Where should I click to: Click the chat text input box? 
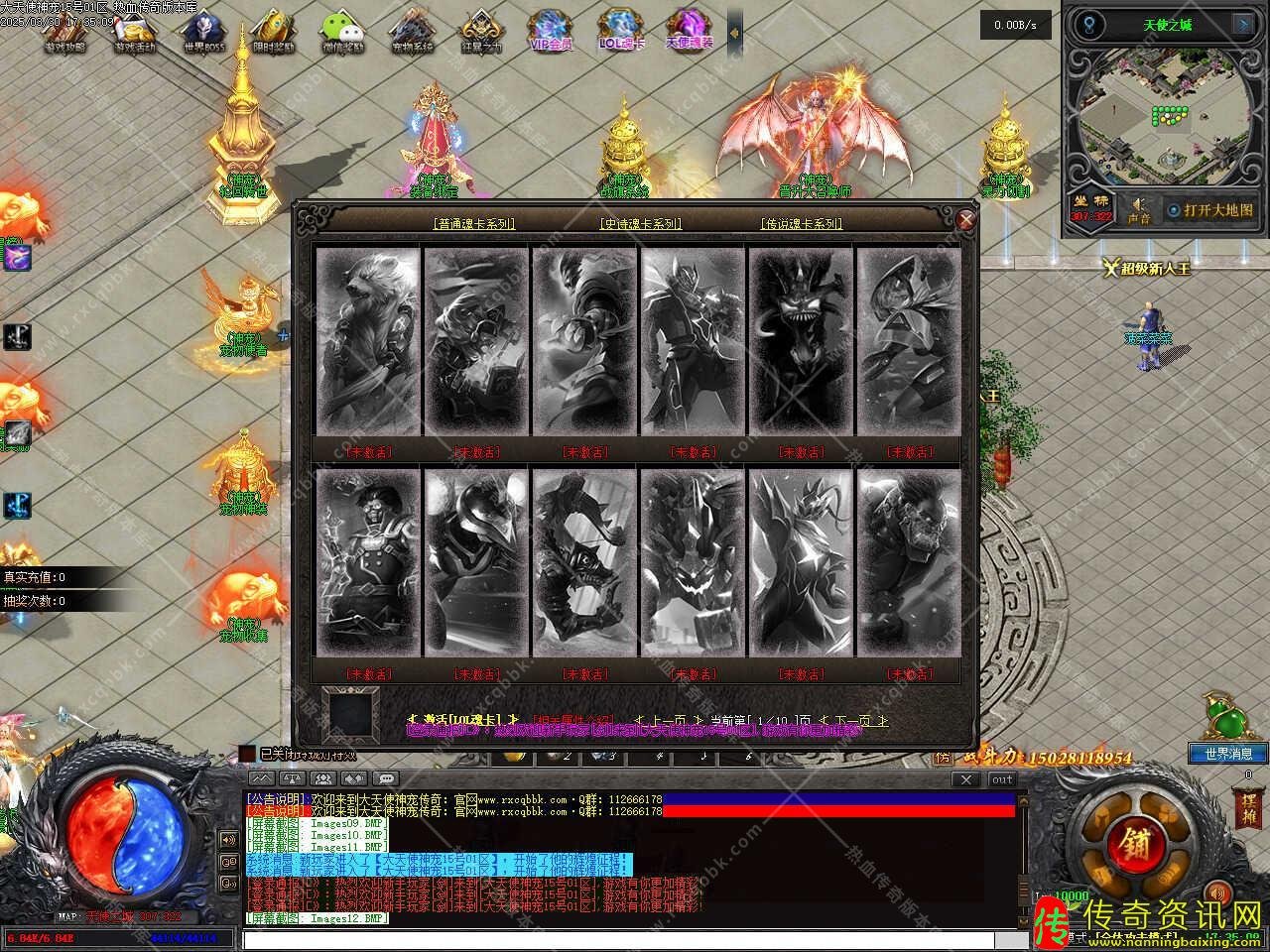(625, 939)
